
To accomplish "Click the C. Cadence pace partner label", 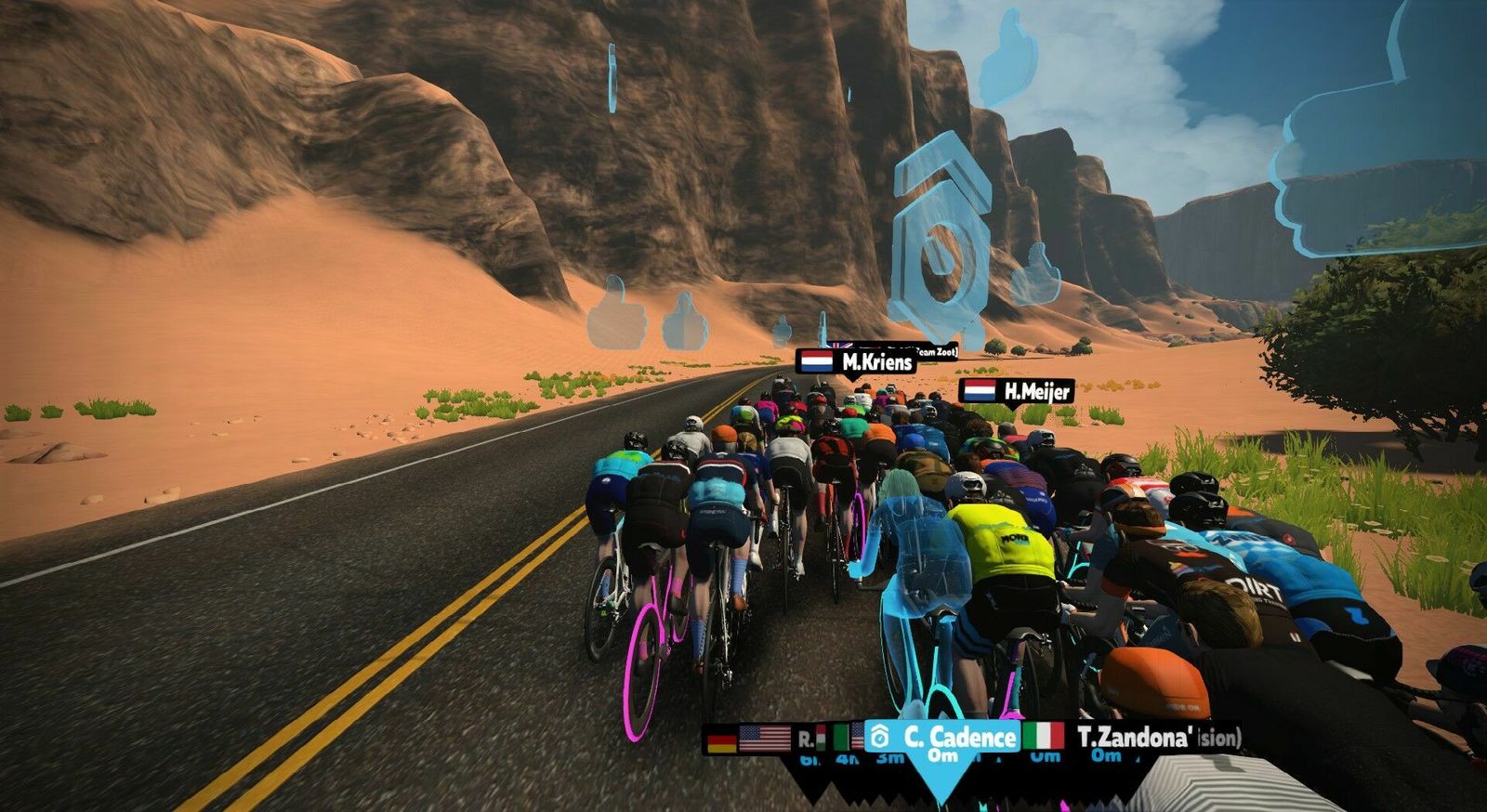I will pyautogui.click(x=942, y=738).
